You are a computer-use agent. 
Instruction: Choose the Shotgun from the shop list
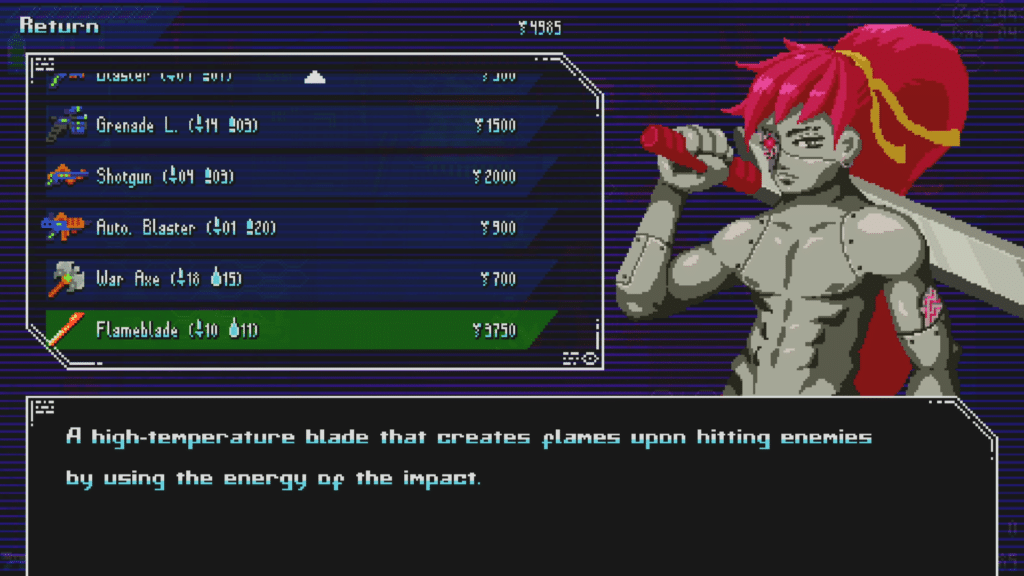(290, 177)
